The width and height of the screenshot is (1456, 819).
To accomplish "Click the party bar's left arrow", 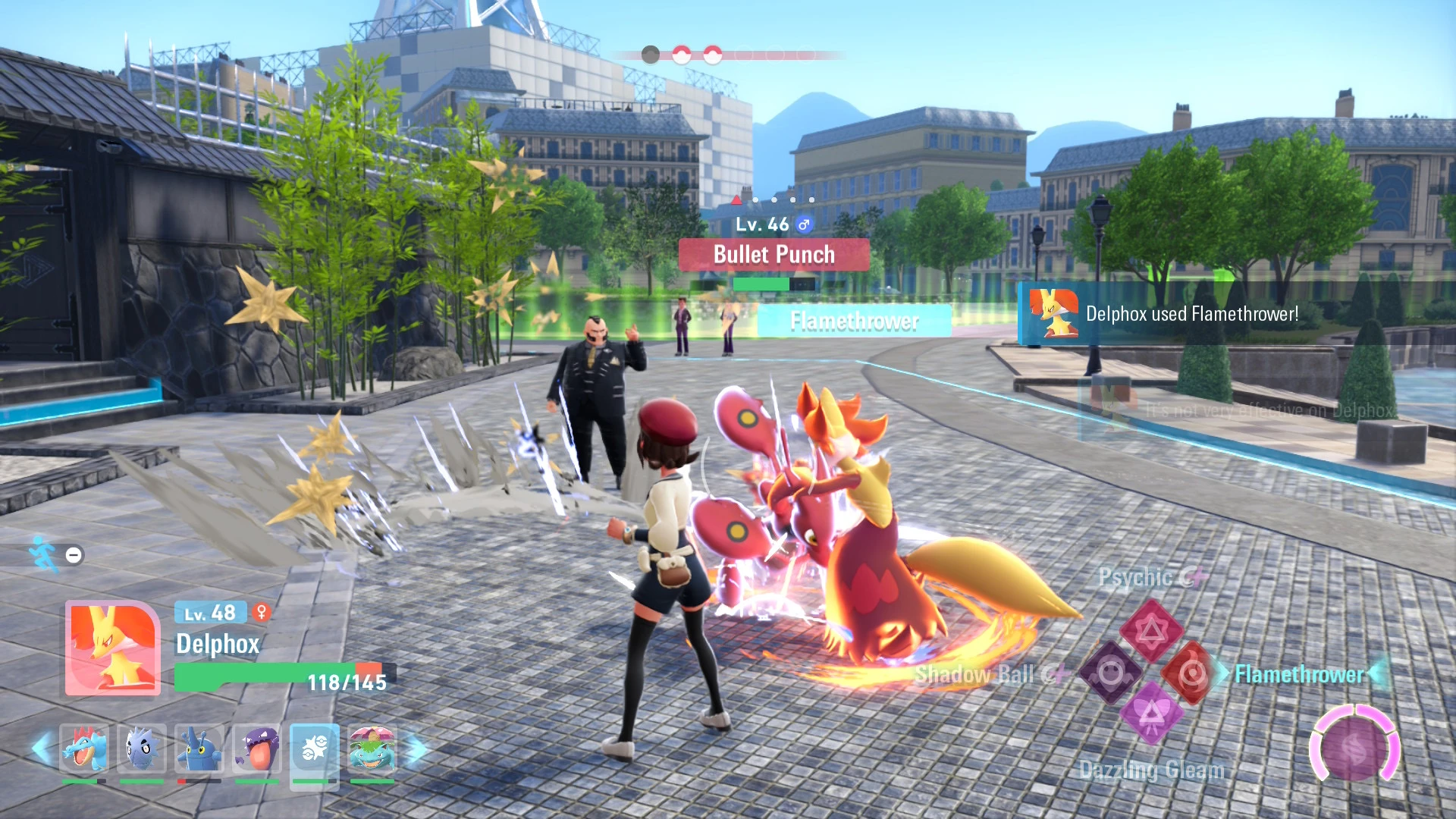I will pos(42,748).
